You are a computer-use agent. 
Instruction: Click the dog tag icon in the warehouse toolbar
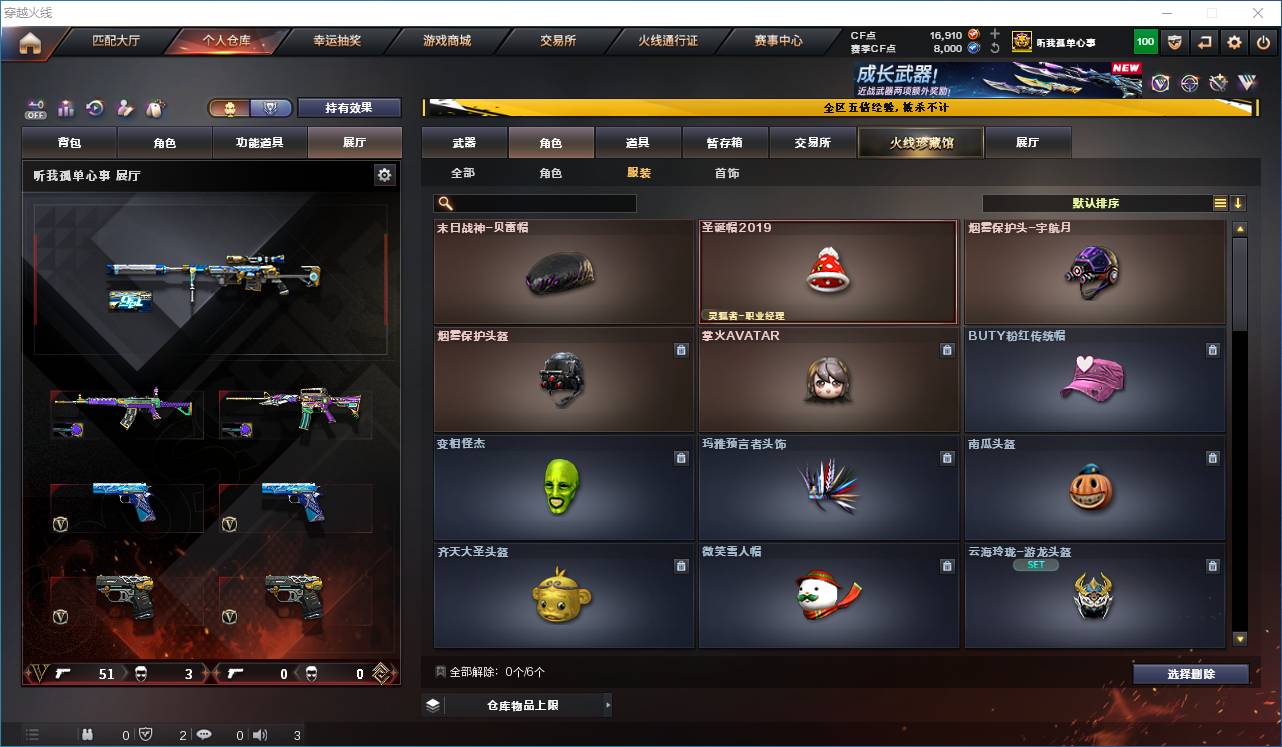coord(155,107)
